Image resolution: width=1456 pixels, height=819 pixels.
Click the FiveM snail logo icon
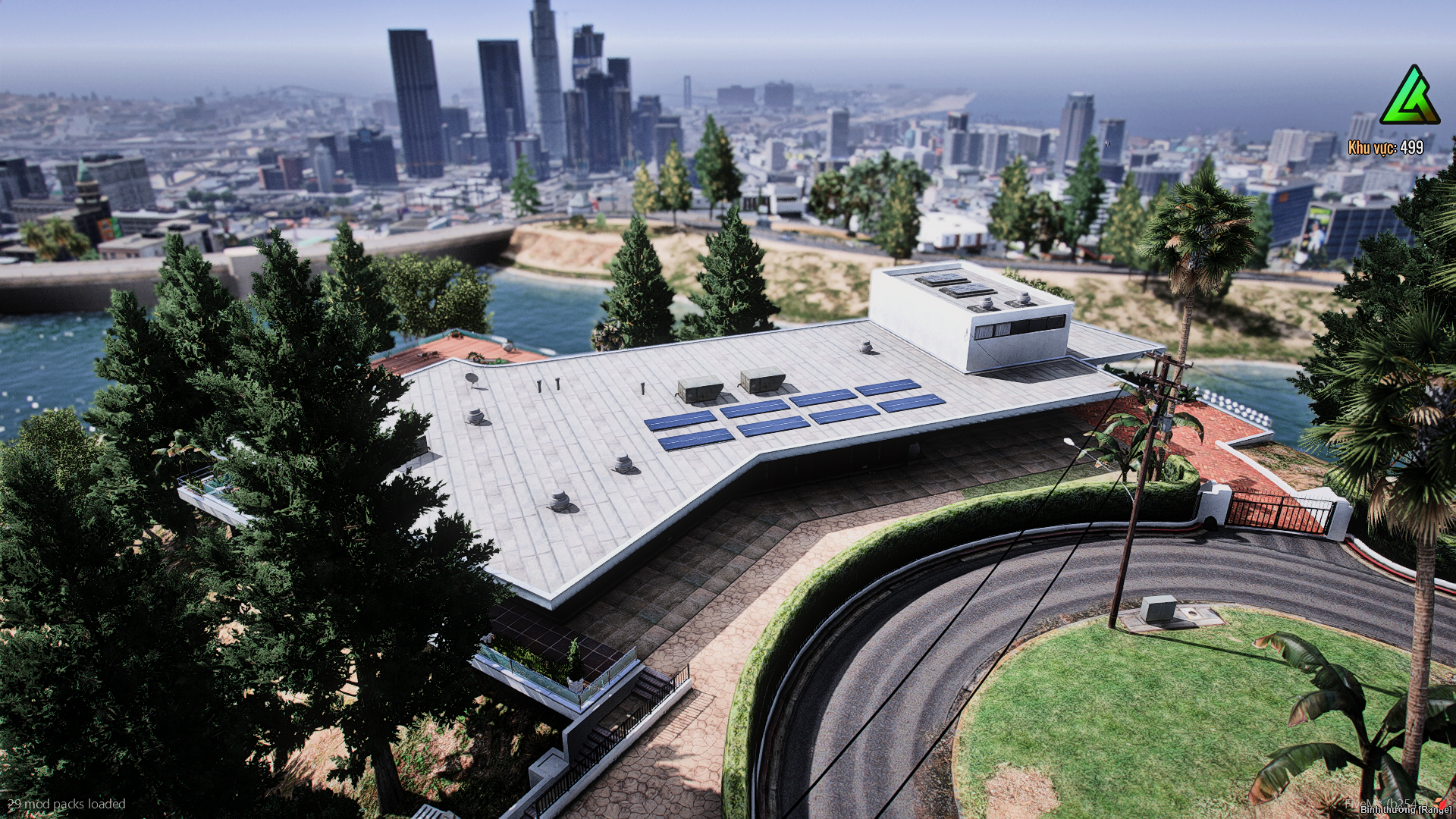1440,802
